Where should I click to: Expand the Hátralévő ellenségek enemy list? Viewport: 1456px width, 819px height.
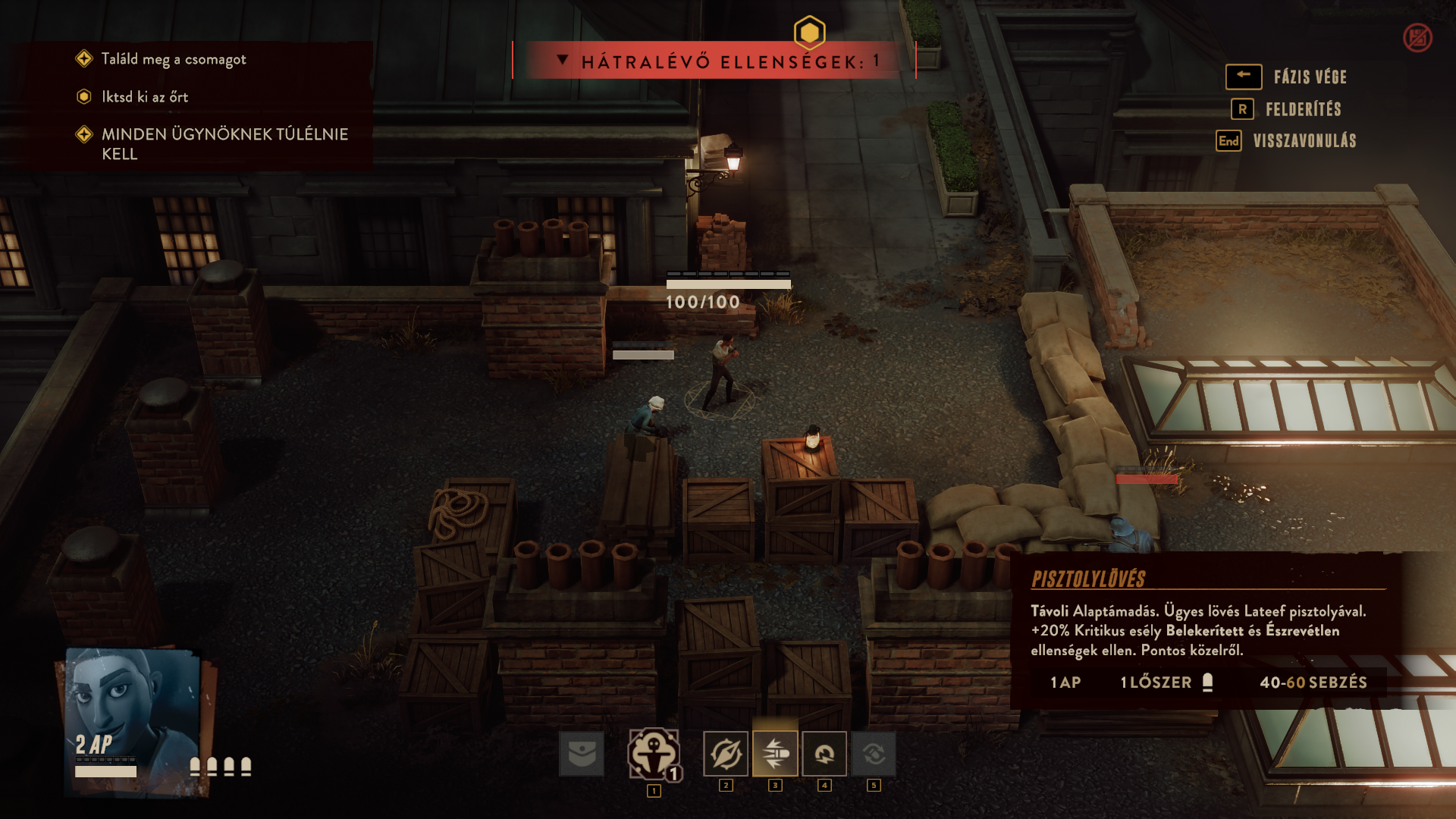click(x=563, y=60)
